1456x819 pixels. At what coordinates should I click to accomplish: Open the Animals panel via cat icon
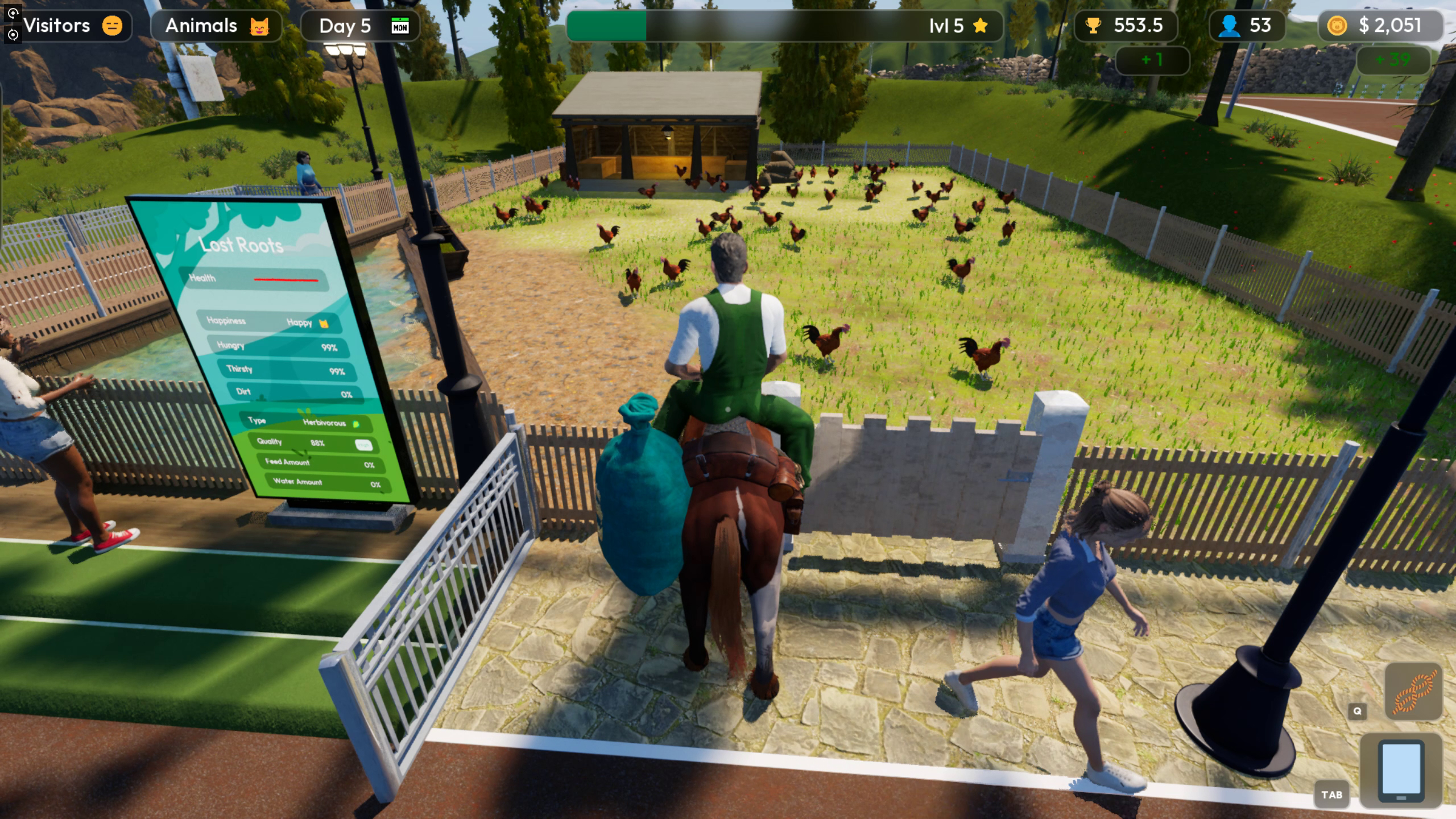(259, 25)
